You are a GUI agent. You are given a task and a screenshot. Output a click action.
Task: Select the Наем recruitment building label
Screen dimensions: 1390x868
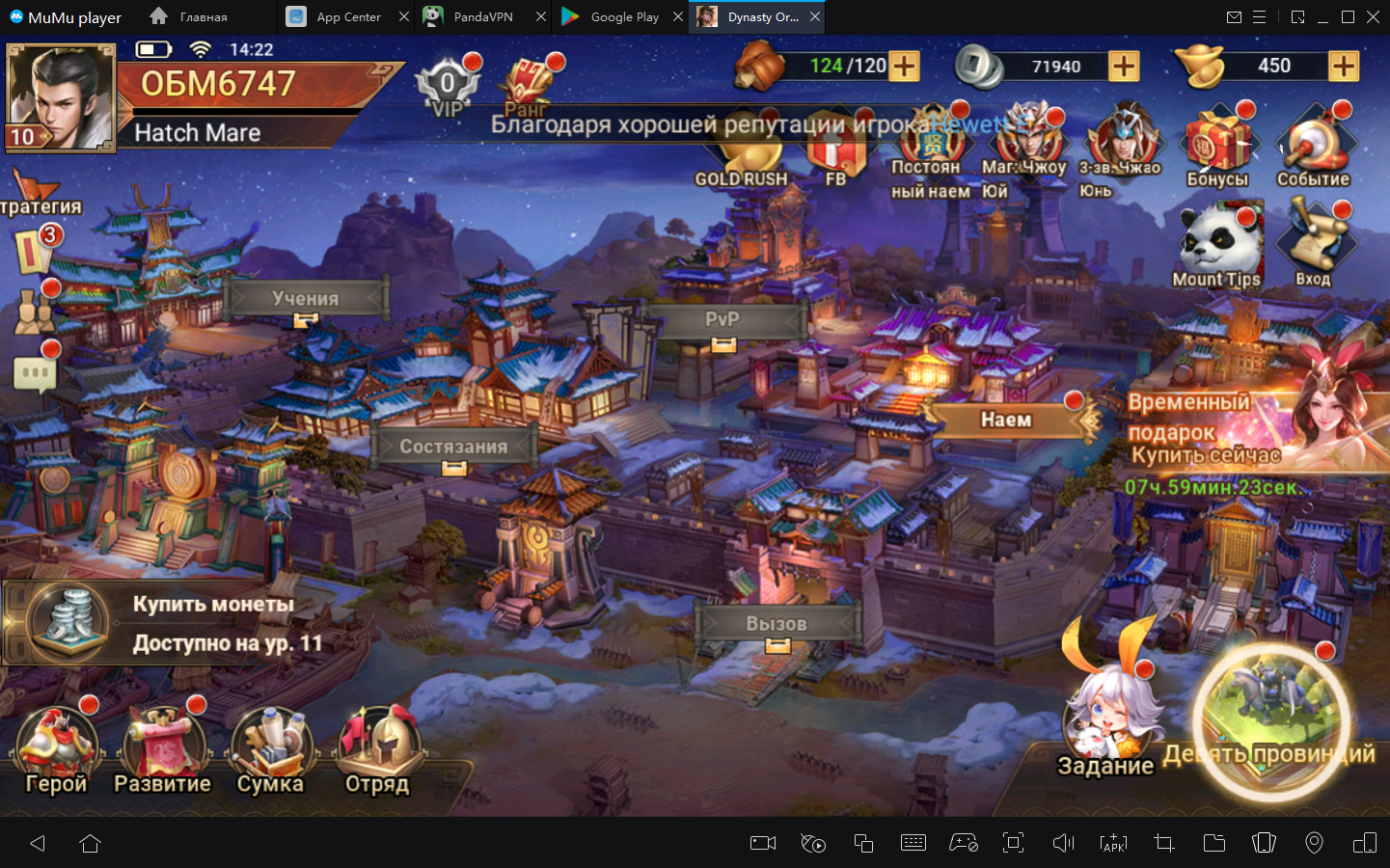click(1006, 420)
